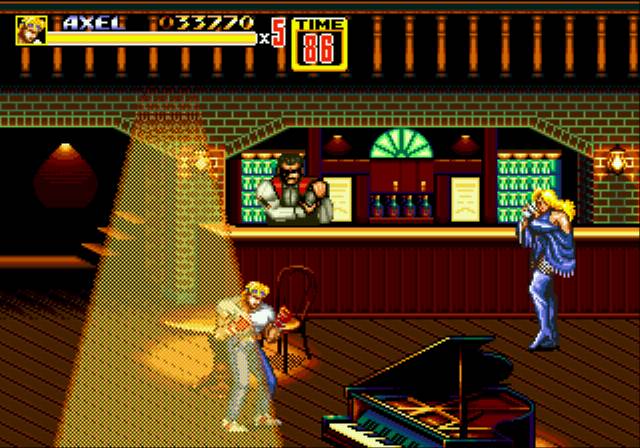Viewport: 640px width, 448px height.
Task: Click Axel's character portrait icon
Action: tap(30, 31)
